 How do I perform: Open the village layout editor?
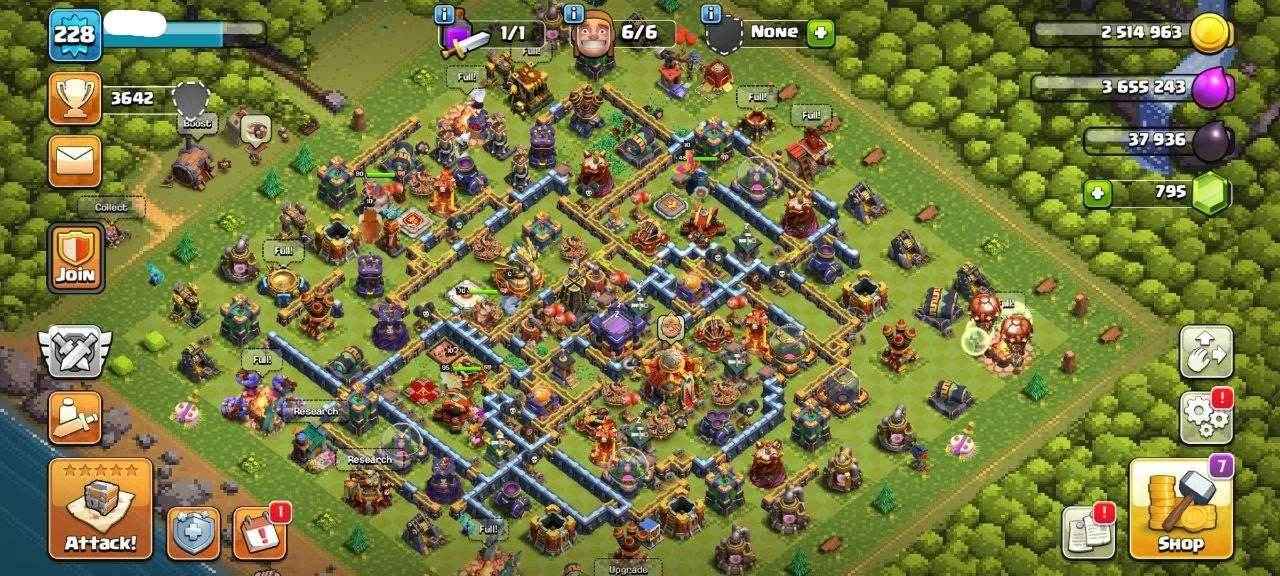(1205, 351)
